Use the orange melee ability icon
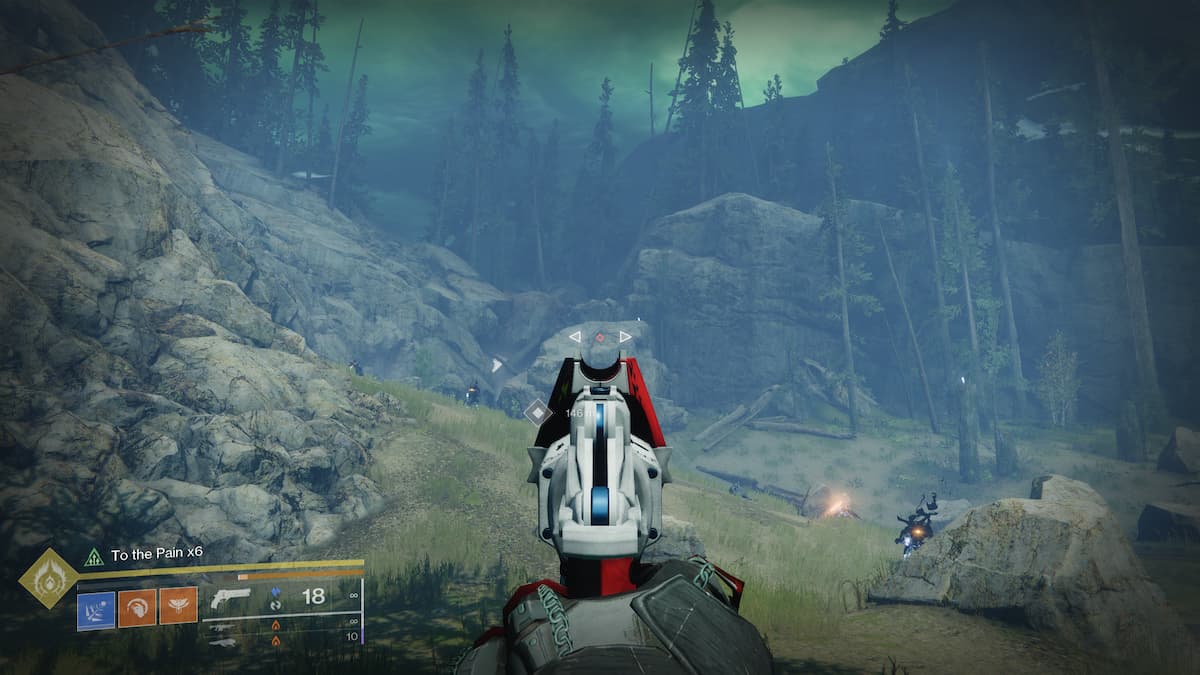 point(137,606)
